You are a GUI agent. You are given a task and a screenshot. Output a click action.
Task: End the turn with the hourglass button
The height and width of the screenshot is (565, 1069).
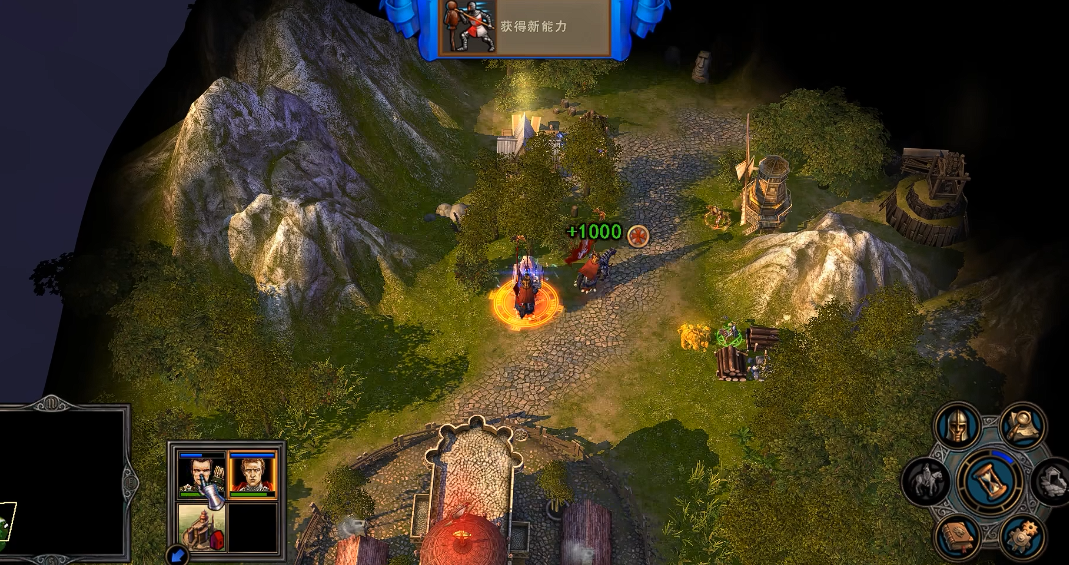coord(989,481)
